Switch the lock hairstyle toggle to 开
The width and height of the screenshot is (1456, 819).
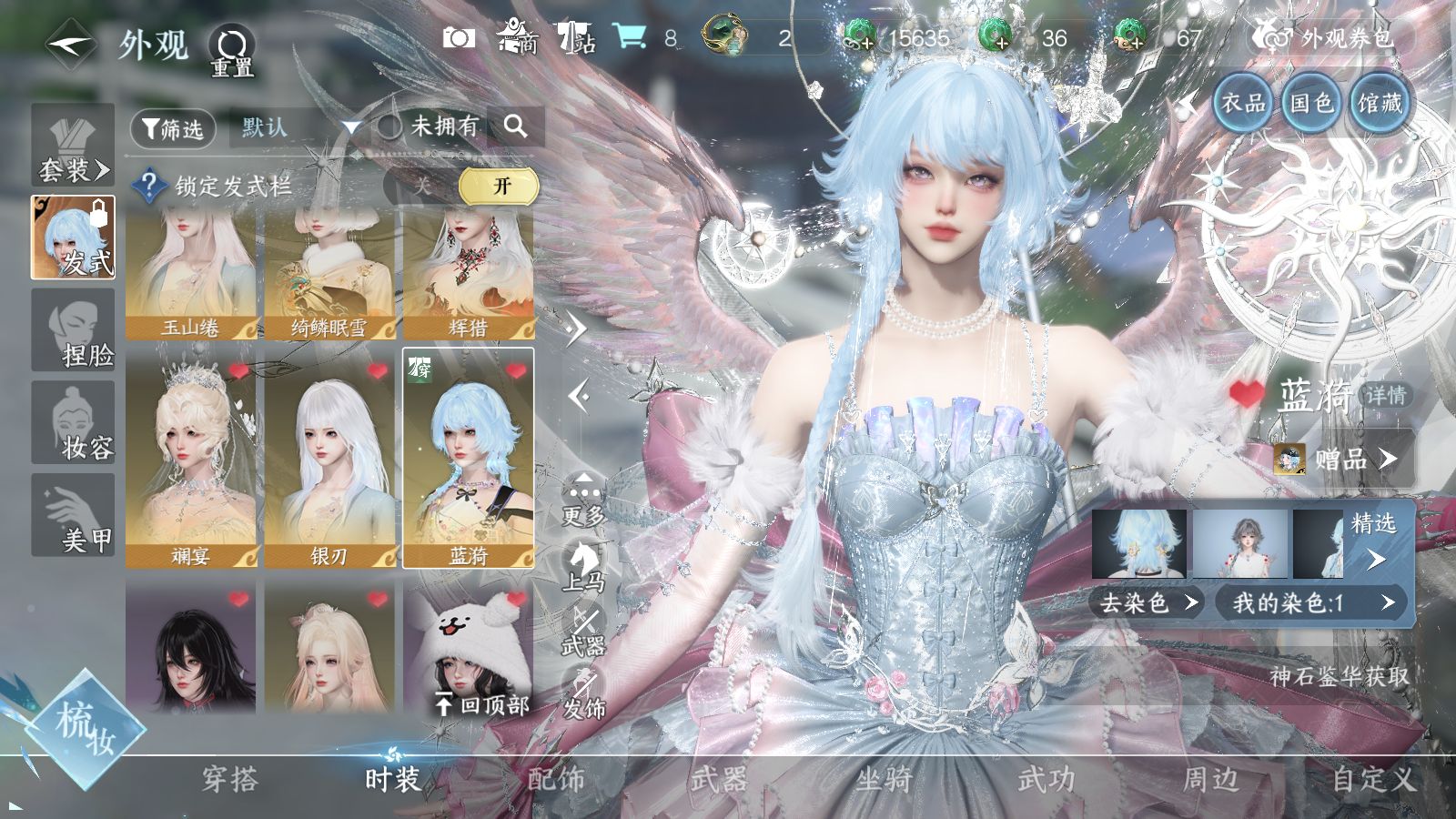click(x=500, y=187)
